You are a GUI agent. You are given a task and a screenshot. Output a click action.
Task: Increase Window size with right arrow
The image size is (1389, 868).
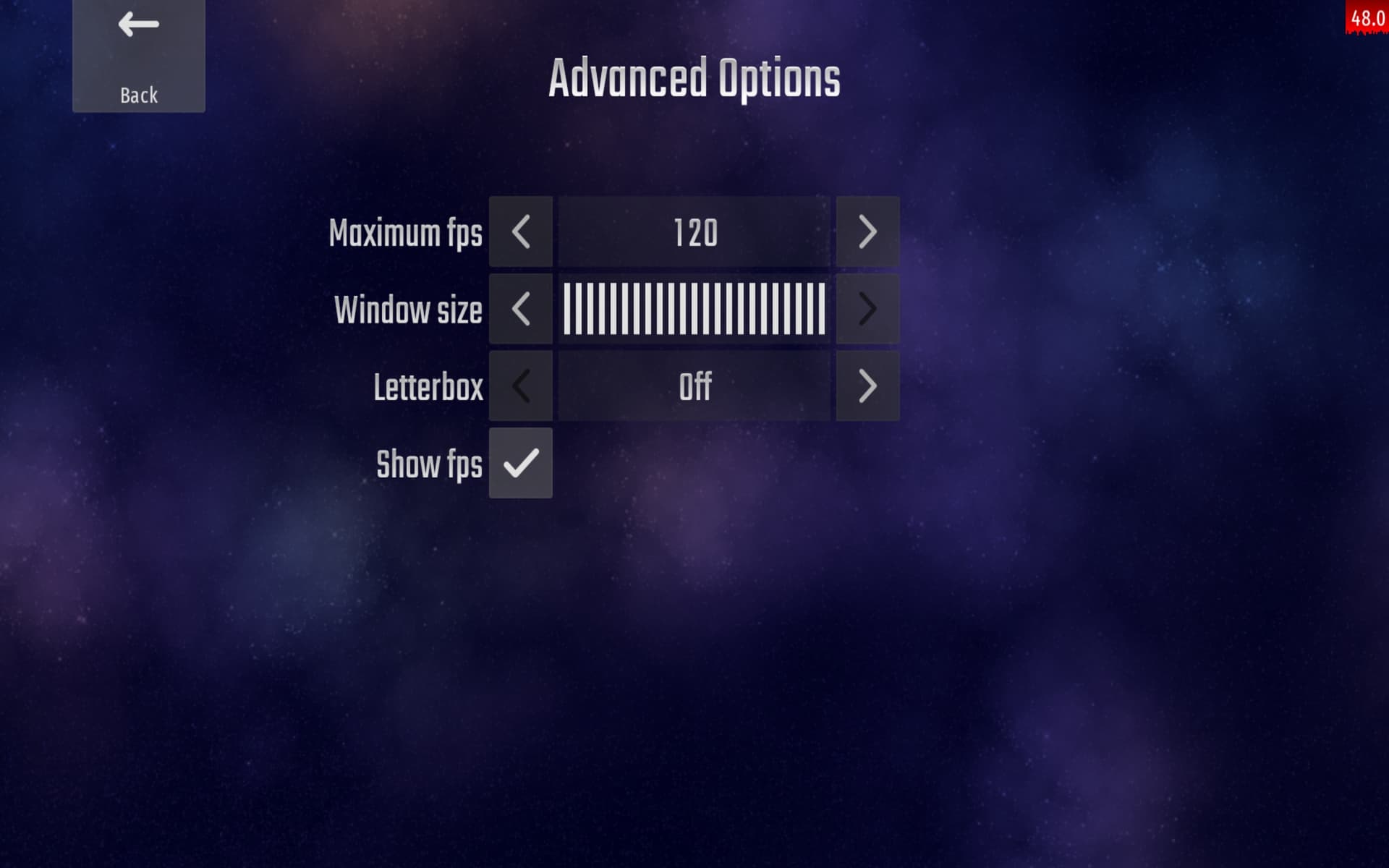coord(867,309)
